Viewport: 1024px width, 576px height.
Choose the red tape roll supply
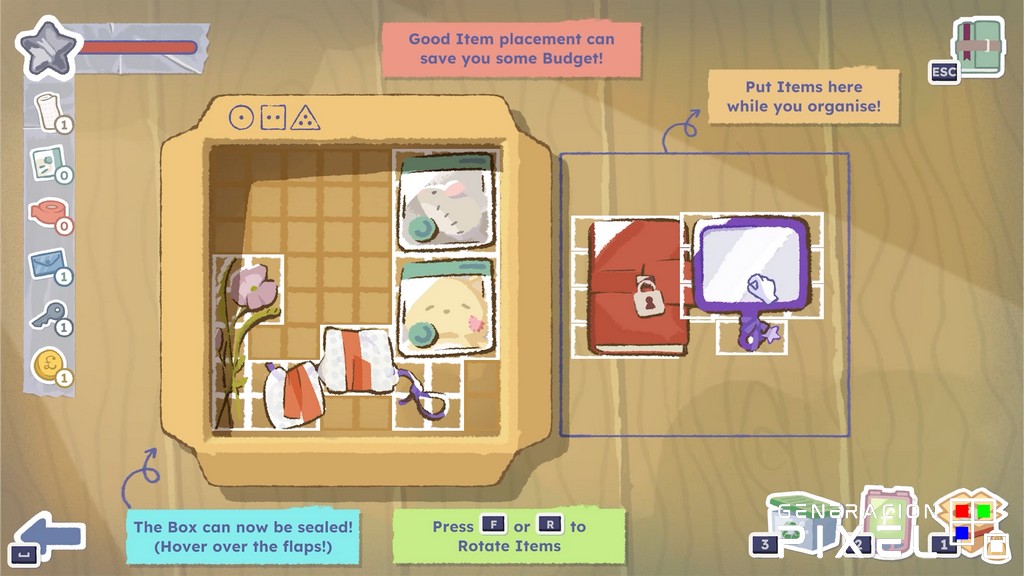[x=48, y=215]
